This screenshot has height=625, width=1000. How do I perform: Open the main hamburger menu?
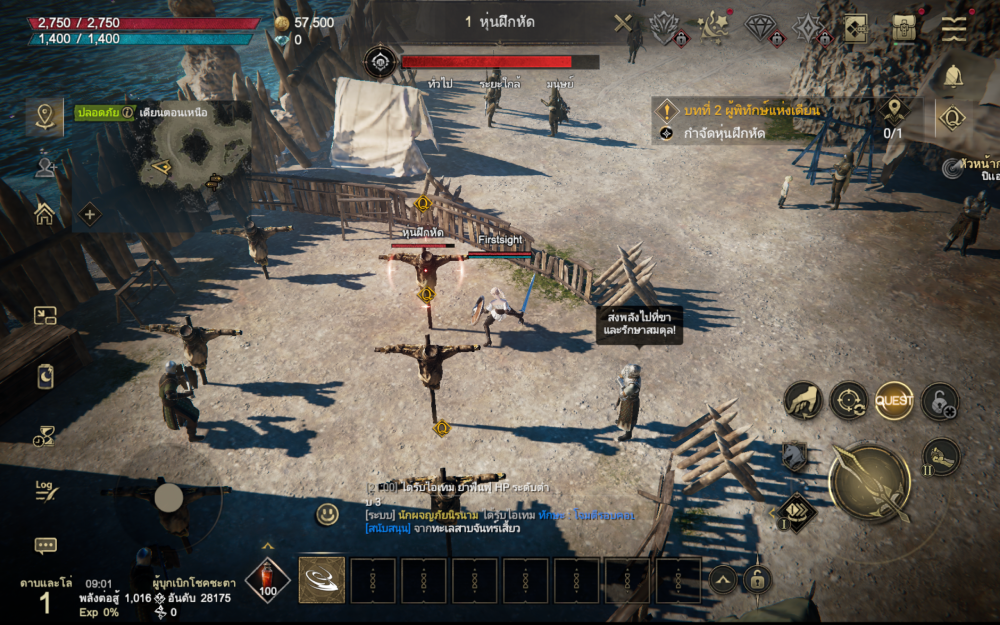click(x=953, y=28)
